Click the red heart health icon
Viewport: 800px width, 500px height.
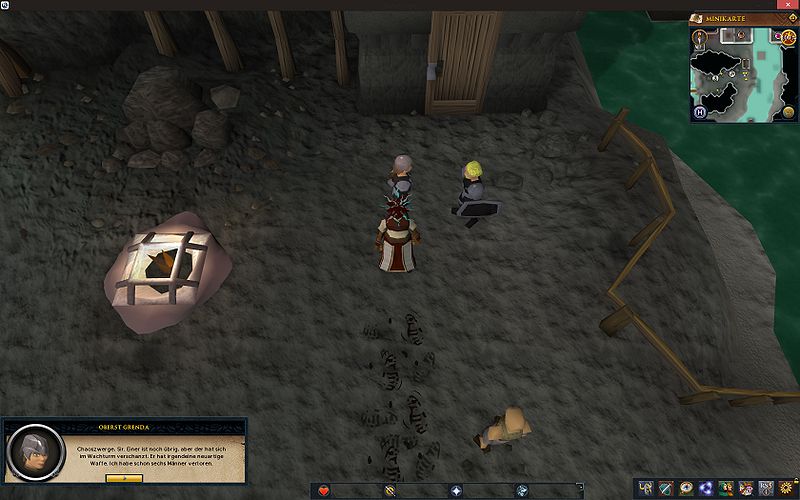[x=325, y=490]
